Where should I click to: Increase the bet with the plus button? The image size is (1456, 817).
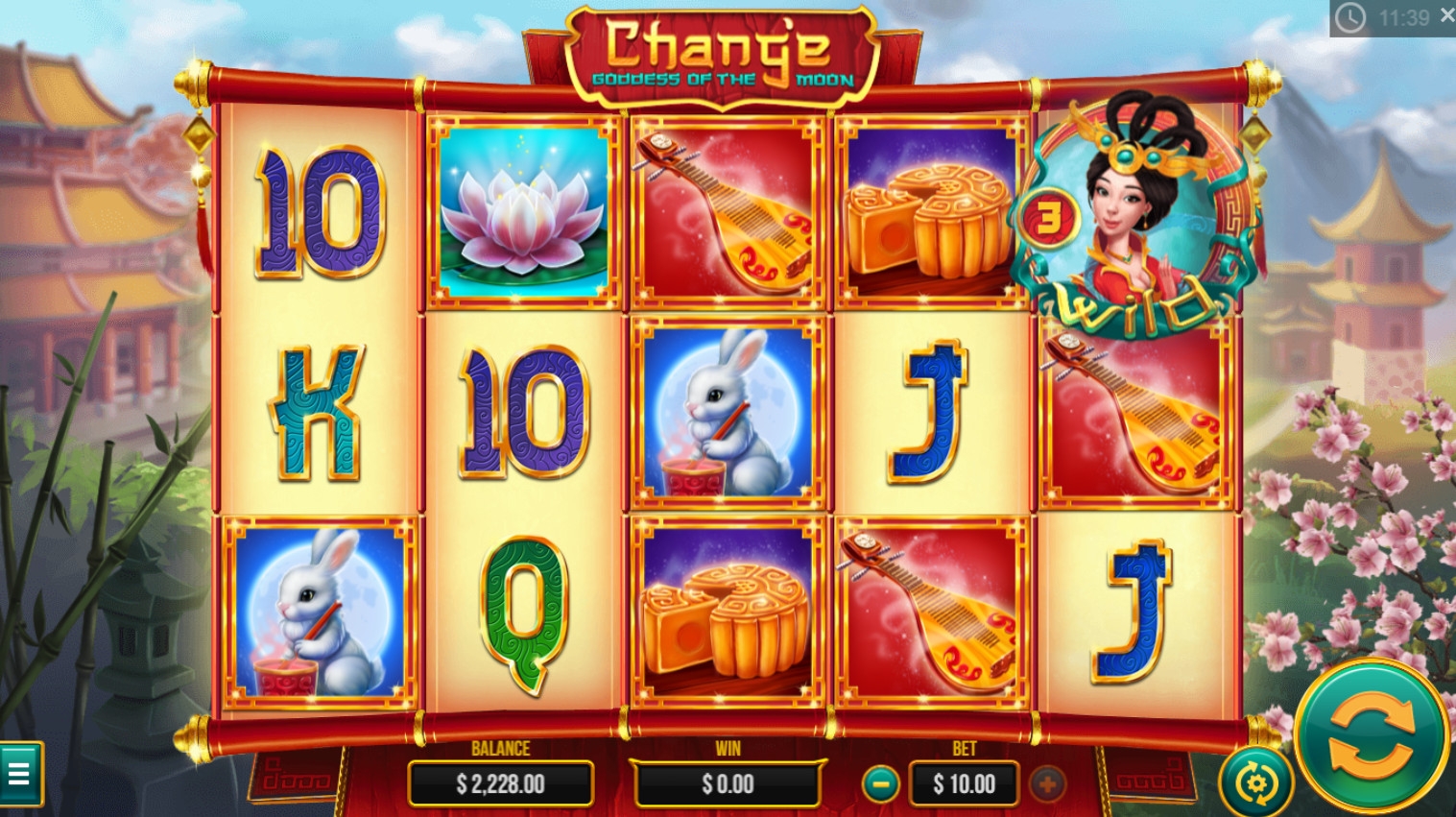pyautogui.click(x=1047, y=783)
